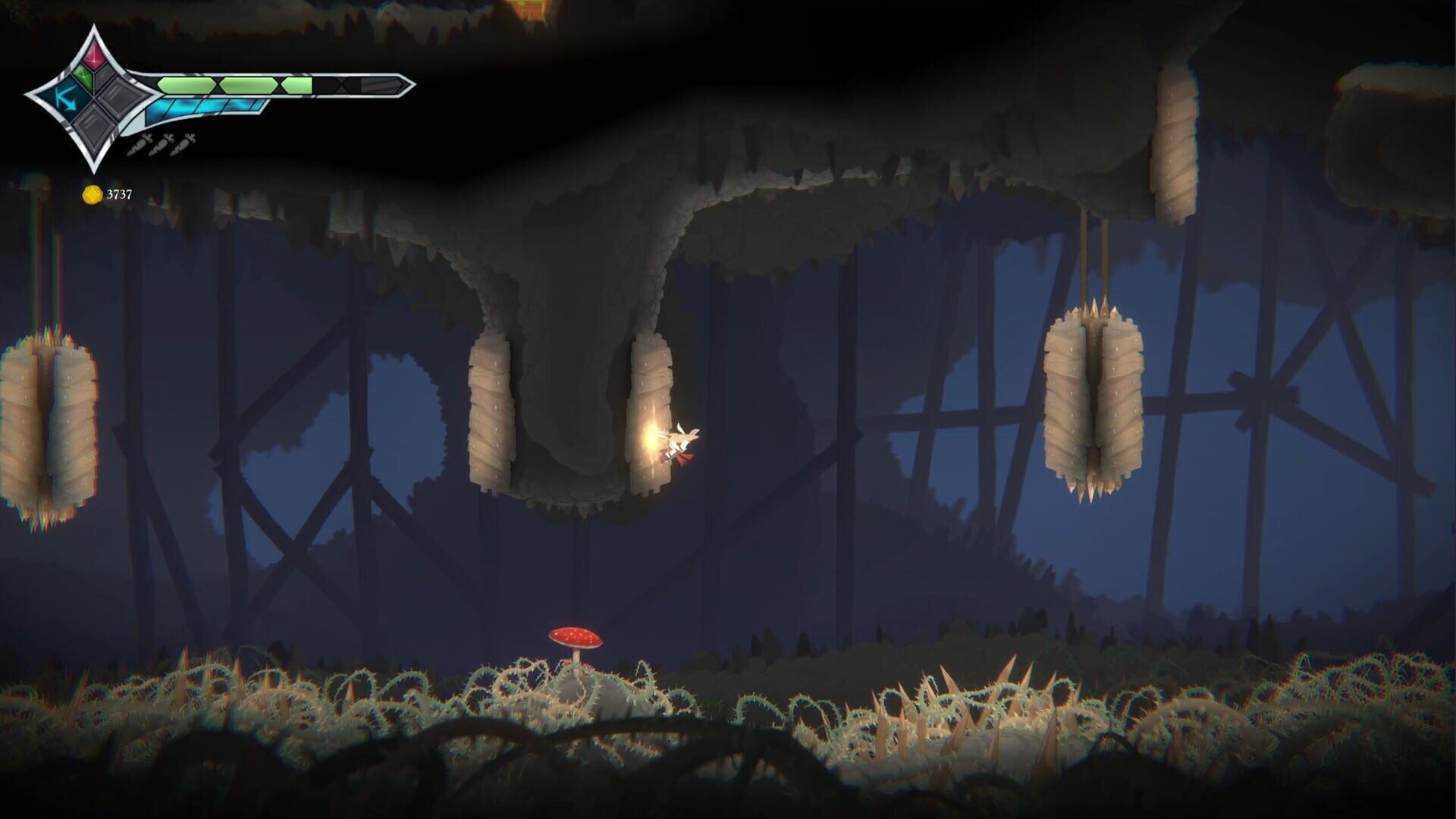This screenshot has height=819, width=1456.
Task: Click the middle carrot icon
Action: (x=160, y=146)
